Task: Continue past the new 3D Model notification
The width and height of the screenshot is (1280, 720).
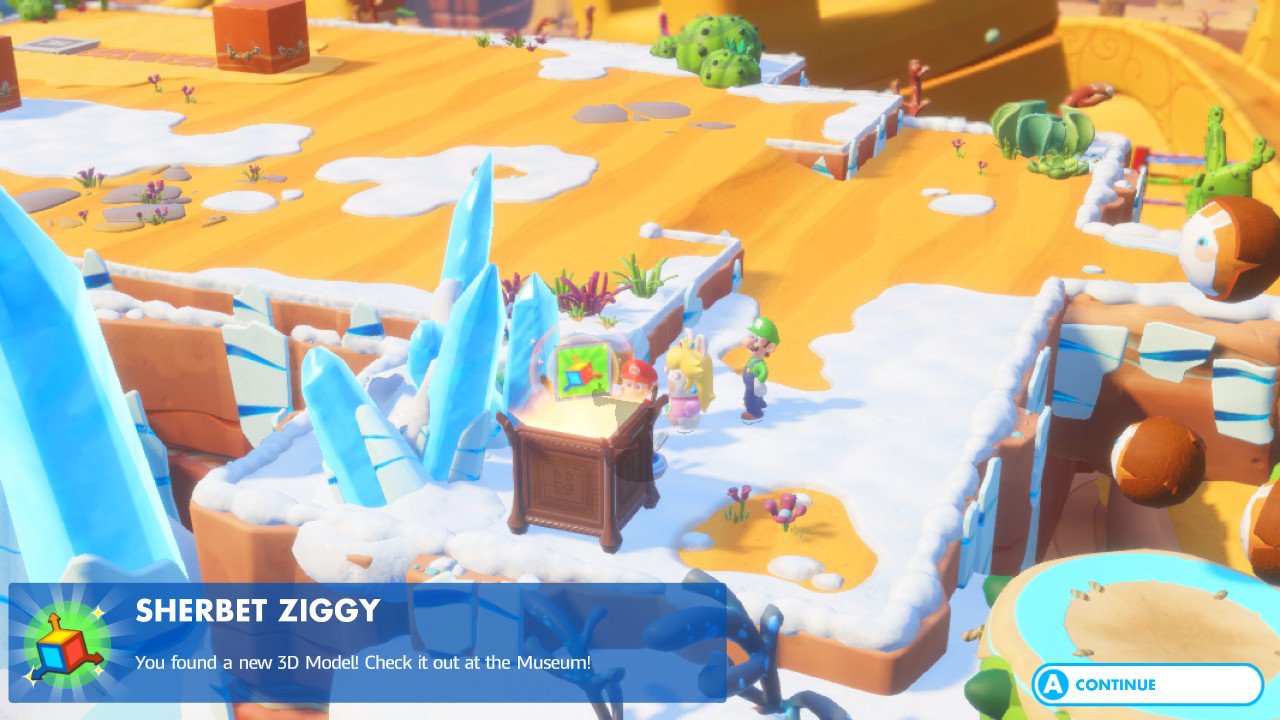Action: 1146,685
